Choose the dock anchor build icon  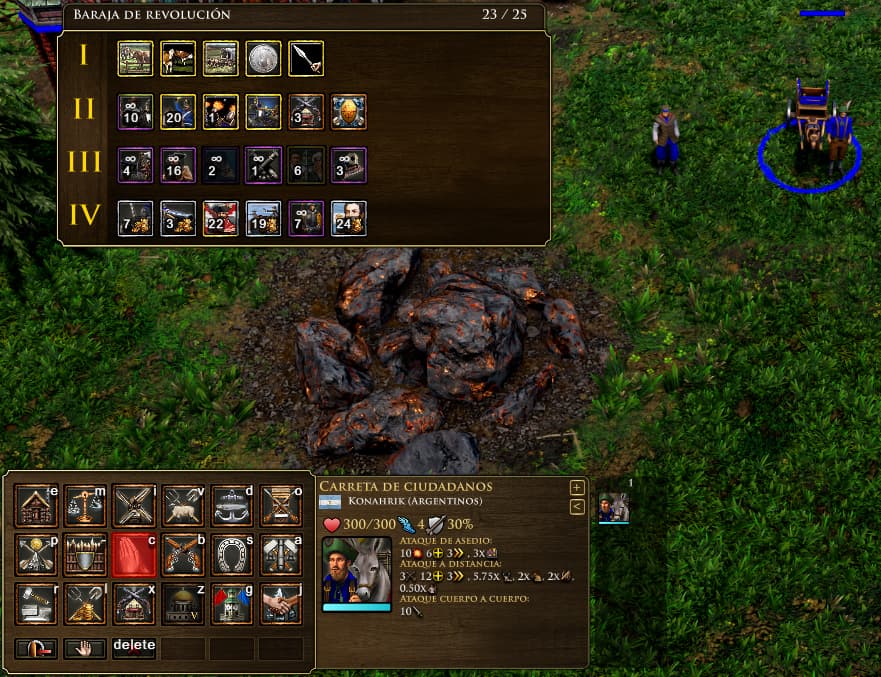[232, 505]
